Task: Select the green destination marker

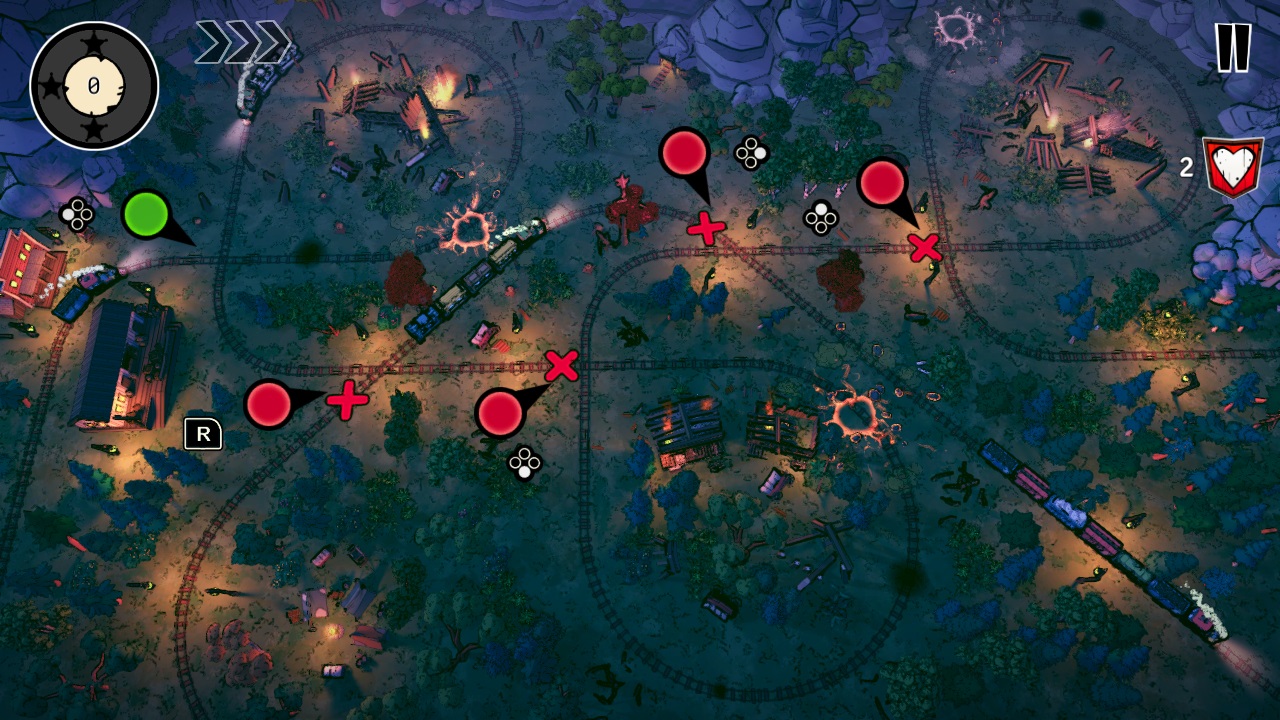Action: tap(143, 211)
